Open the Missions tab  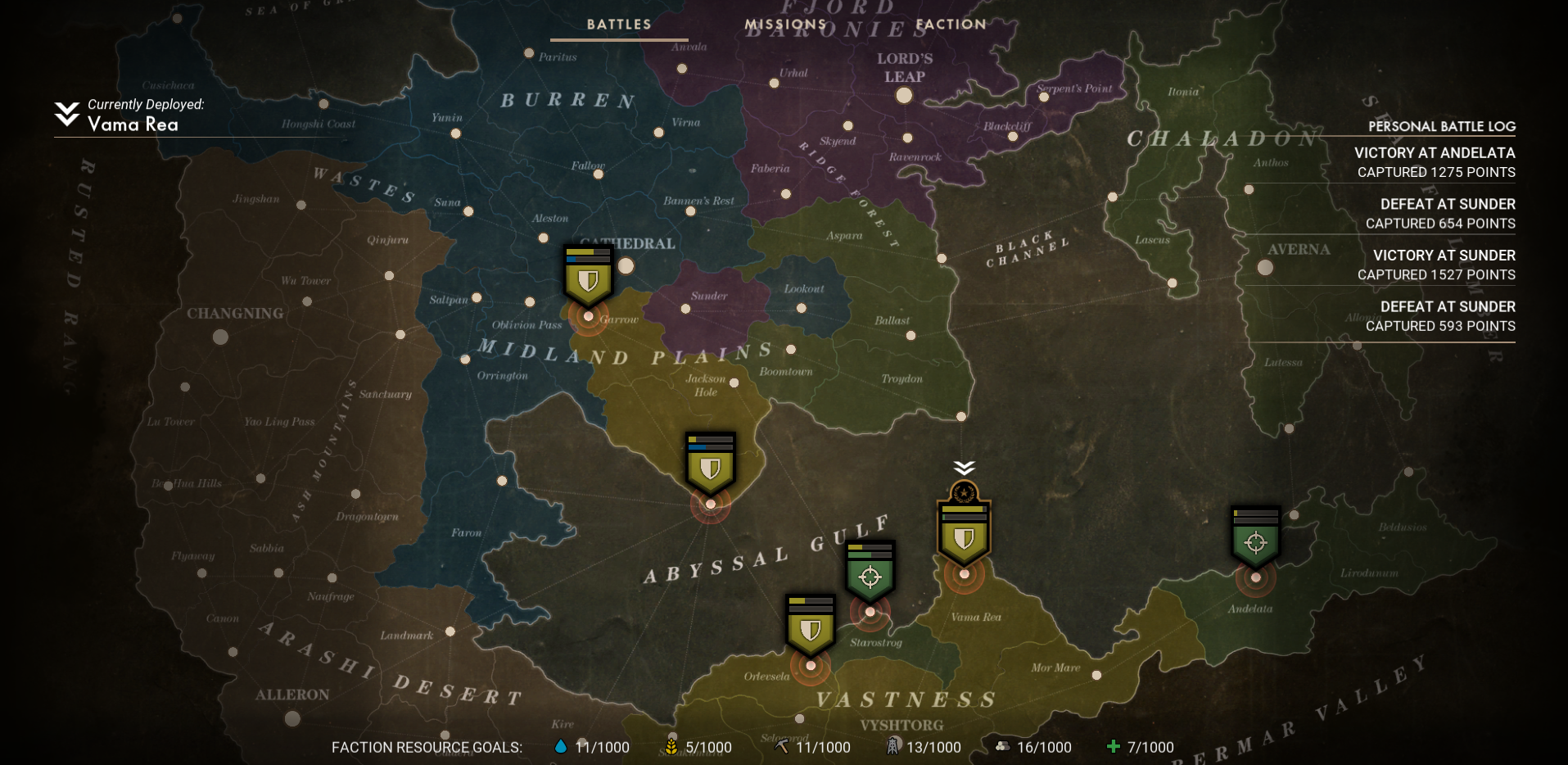(785, 25)
